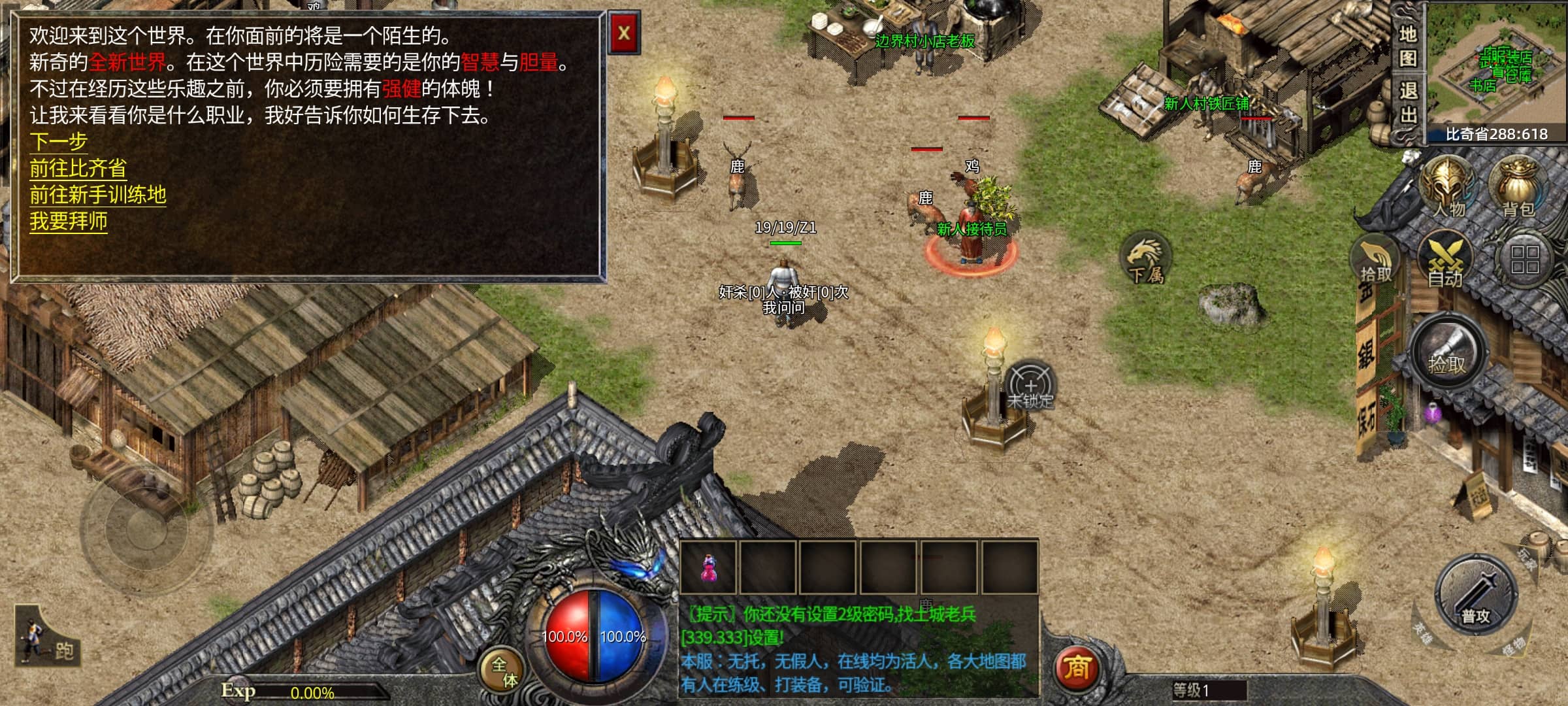This screenshot has height=706, width=1568.
Task: Tap the 未锁定 target lock icon
Action: 1030,386
